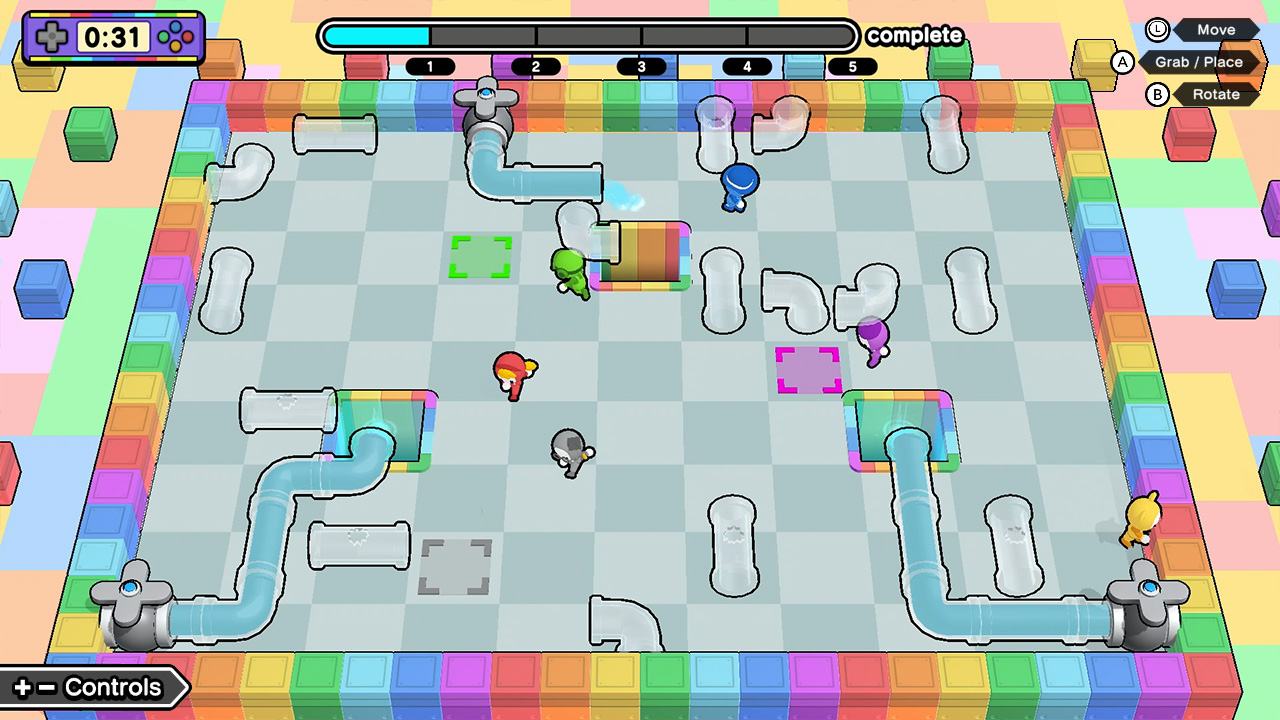
Task: Select the B button icon for Rotate
Action: (x=1158, y=94)
